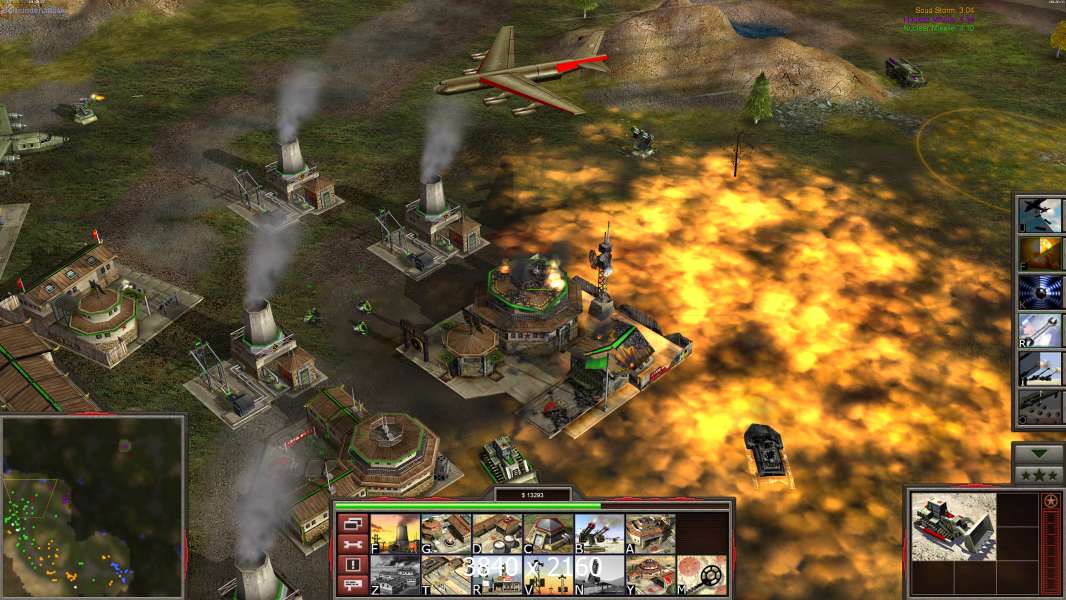This screenshot has width=1066, height=600.
Task: Choose the Command Center icon labeled Y
Action: click(650, 574)
